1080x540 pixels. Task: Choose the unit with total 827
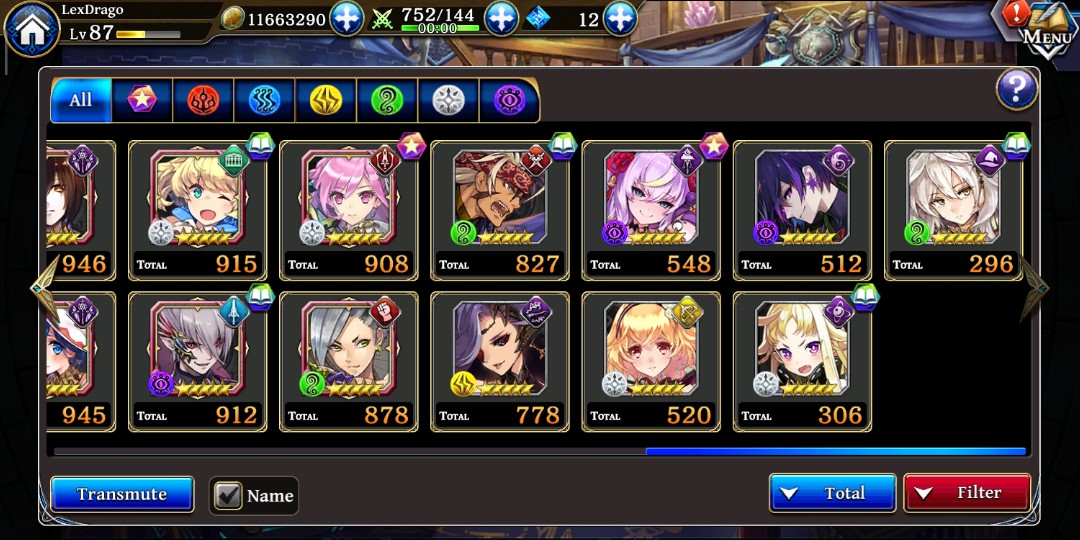pos(500,210)
